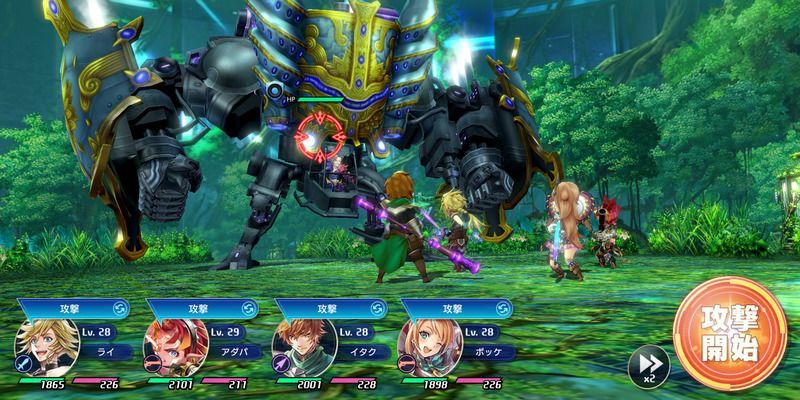Screen dimensions: 800x400
Task: Select アダパ's character portrait
Action: coord(167,343)
